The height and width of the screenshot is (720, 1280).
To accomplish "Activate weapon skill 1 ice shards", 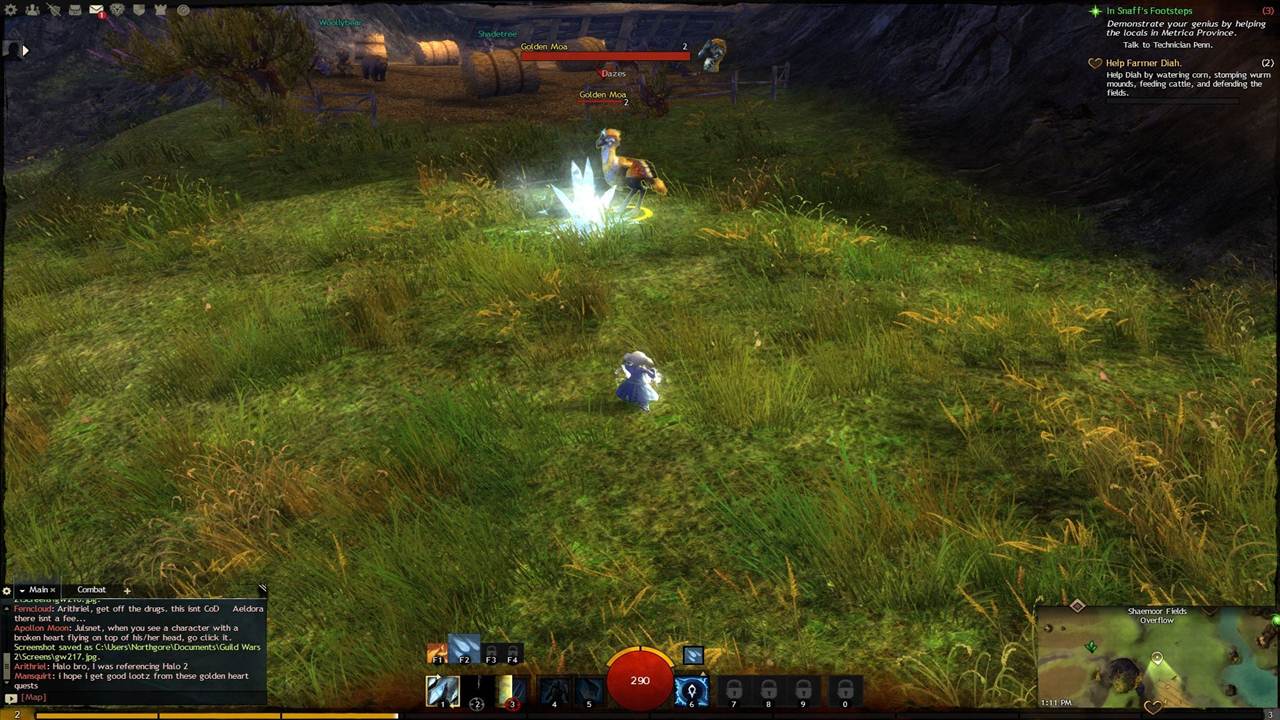I will click(x=442, y=691).
